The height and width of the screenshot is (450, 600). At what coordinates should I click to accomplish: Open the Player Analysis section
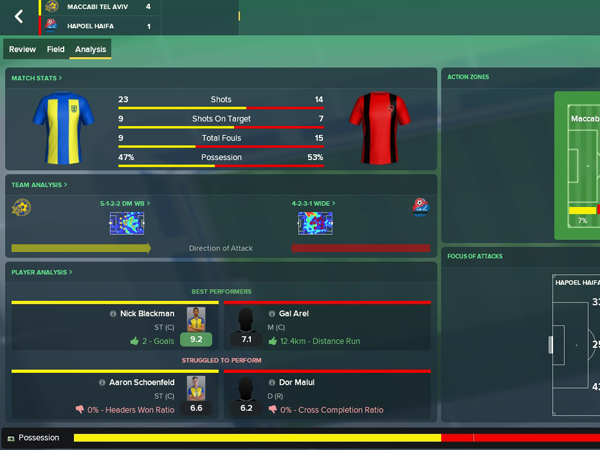point(43,272)
